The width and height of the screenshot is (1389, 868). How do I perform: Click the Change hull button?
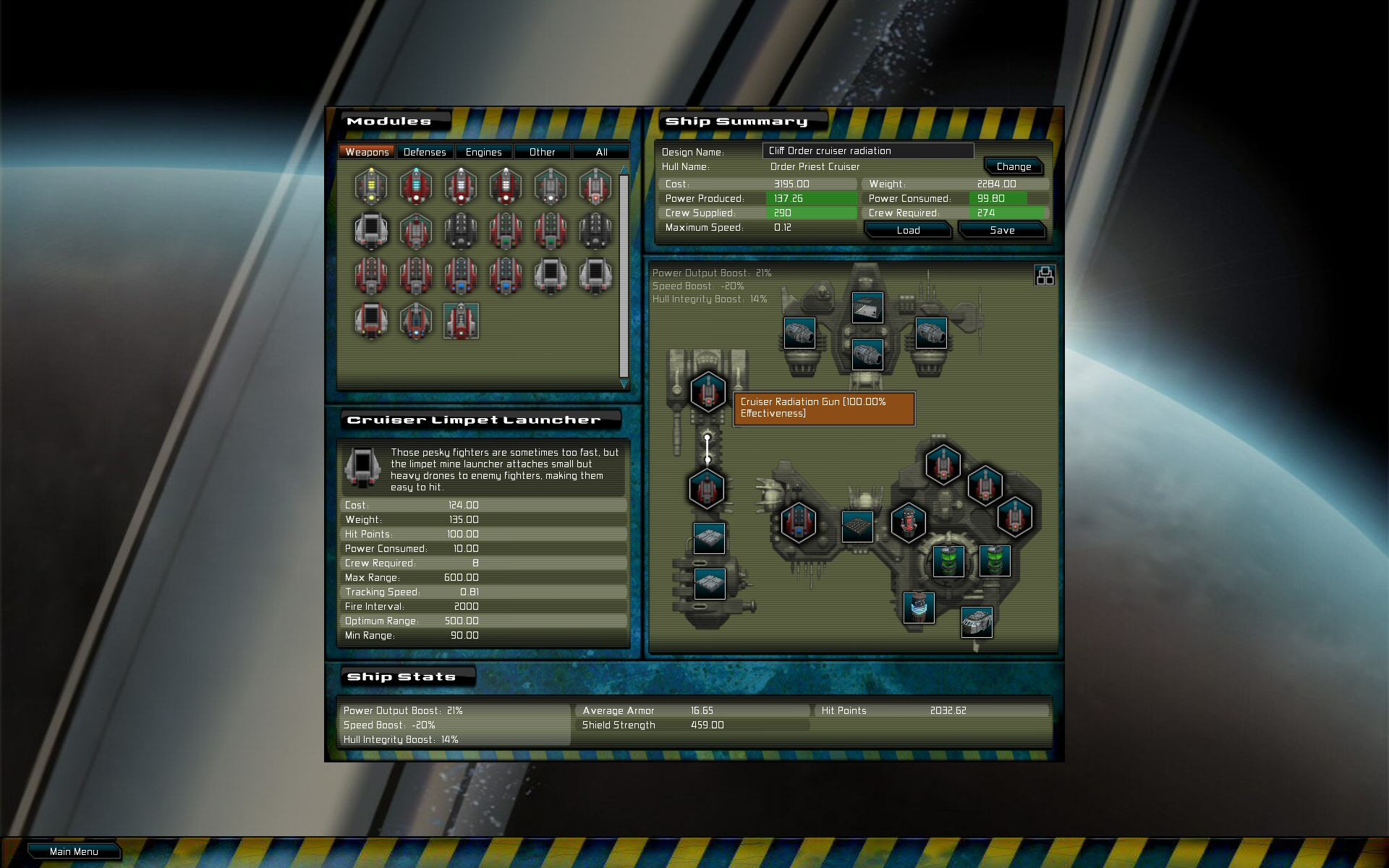coord(1014,166)
